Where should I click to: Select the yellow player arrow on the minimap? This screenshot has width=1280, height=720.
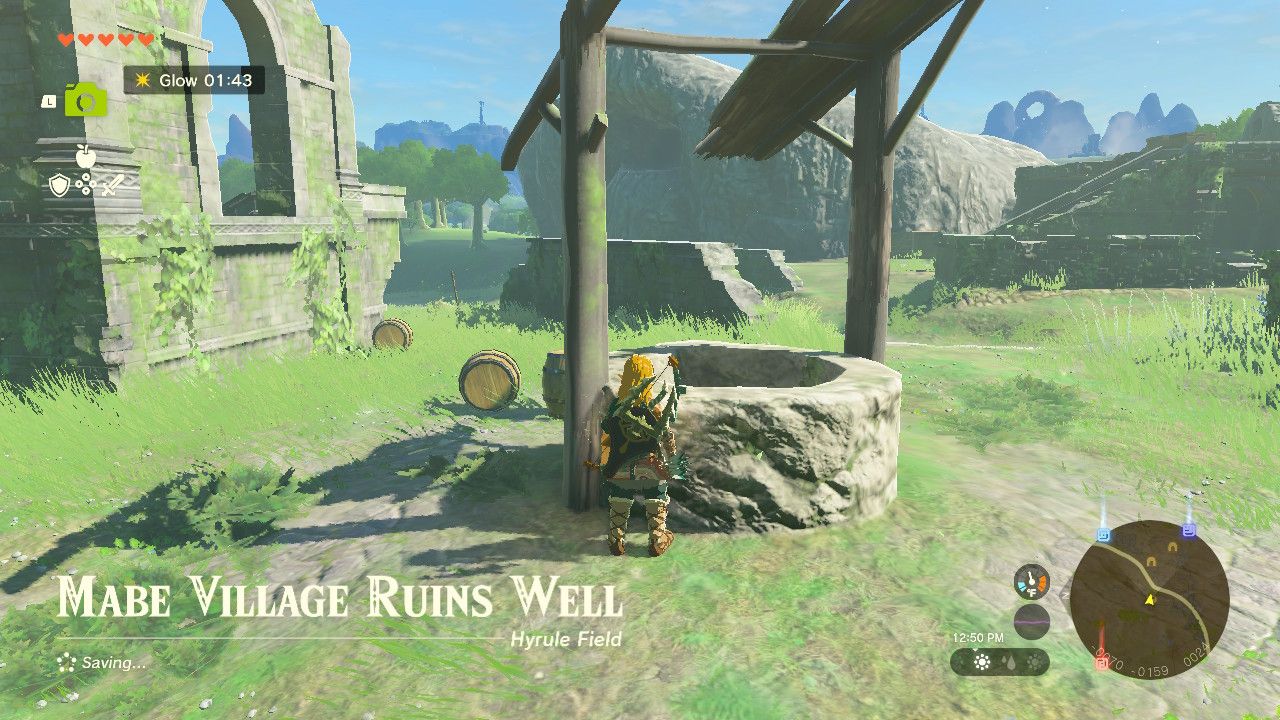1150,599
